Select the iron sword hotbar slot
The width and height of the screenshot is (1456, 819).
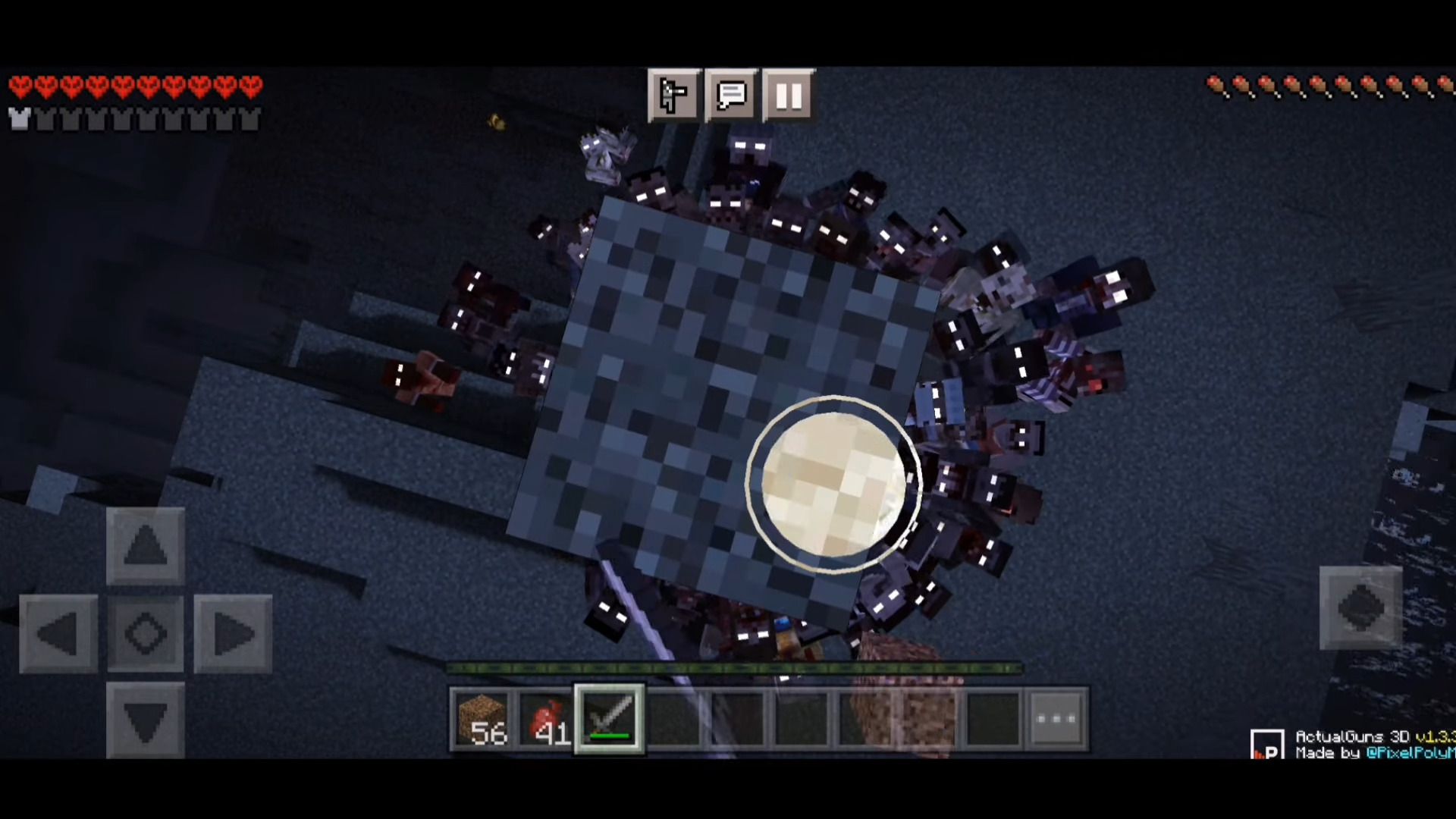tap(610, 719)
